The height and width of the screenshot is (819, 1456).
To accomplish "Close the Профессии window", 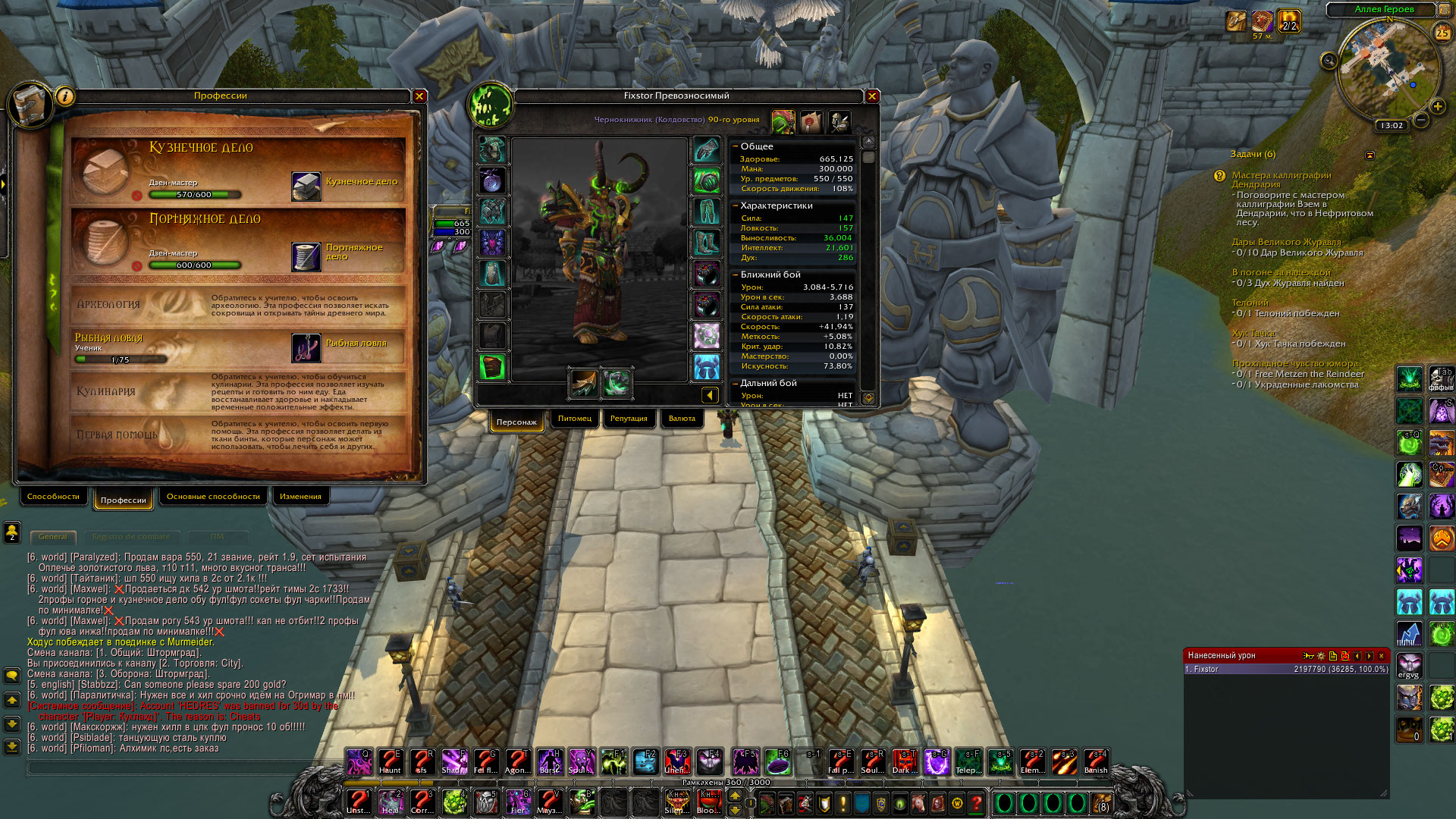I will click(419, 96).
